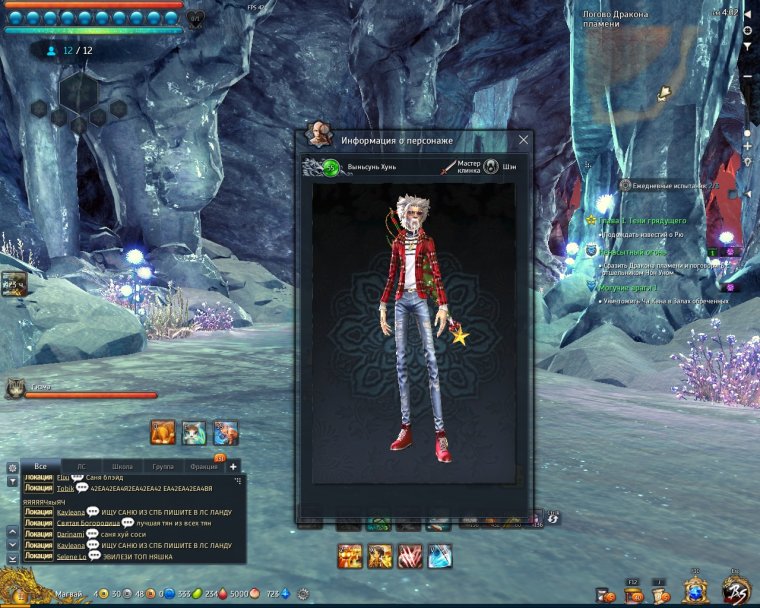Switch to the Фракция chat tab

point(203,467)
